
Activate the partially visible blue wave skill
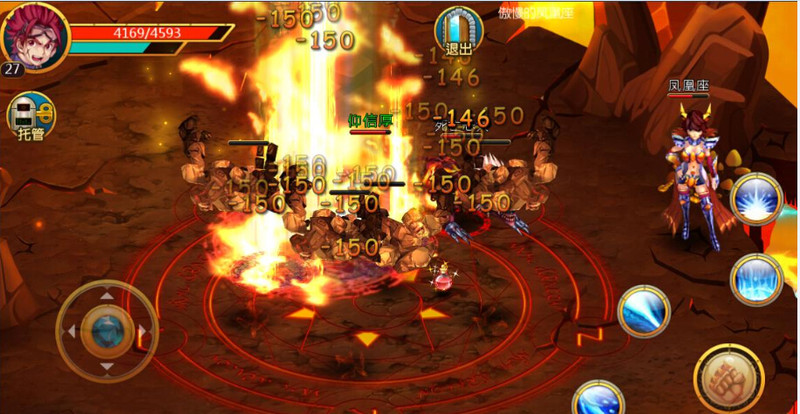tap(599, 398)
